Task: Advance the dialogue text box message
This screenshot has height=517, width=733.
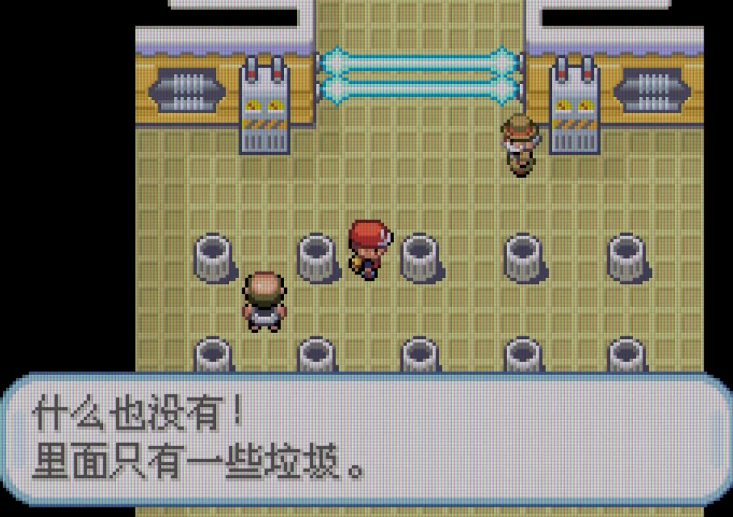Action: [x=366, y=439]
